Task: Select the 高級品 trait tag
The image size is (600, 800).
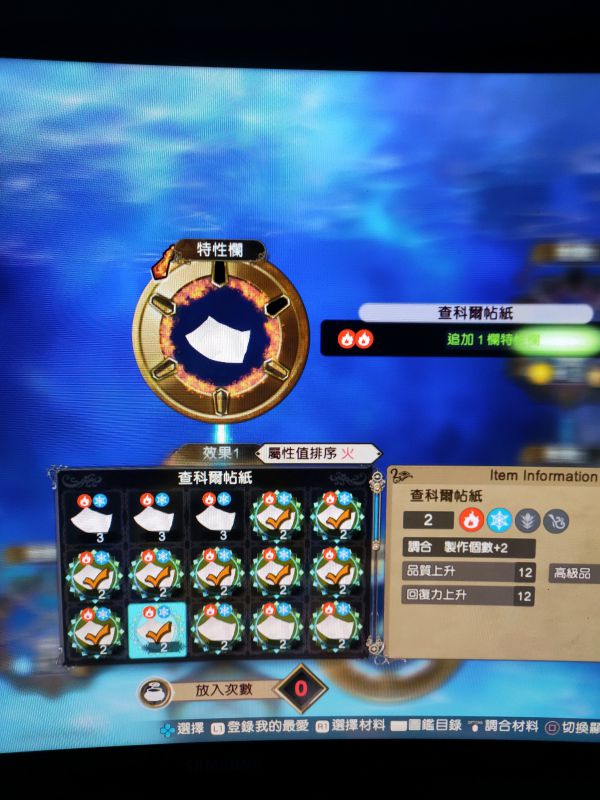Action: coord(573,573)
